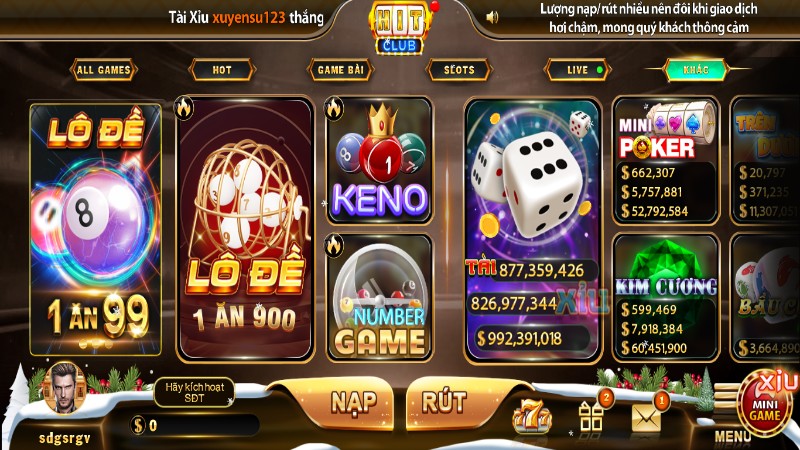The width and height of the screenshot is (800, 450).
Task: Toggle the sound speaker icon
Action: [x=492, y=17]
